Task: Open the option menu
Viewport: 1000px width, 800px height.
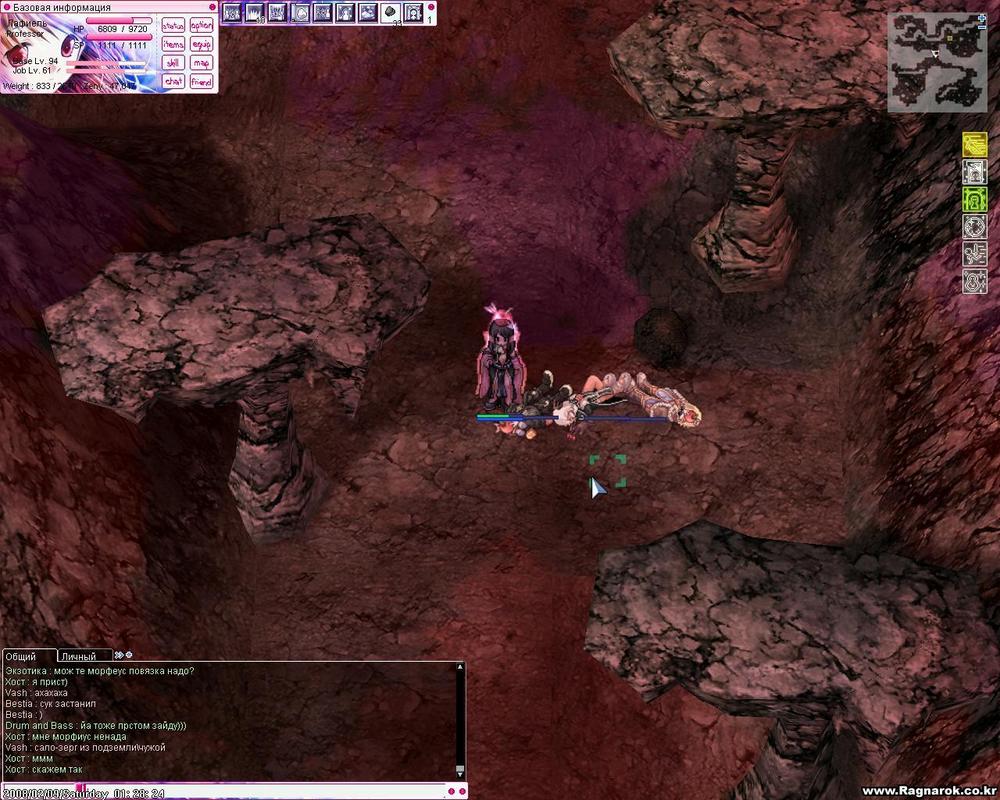Action: 201,26
